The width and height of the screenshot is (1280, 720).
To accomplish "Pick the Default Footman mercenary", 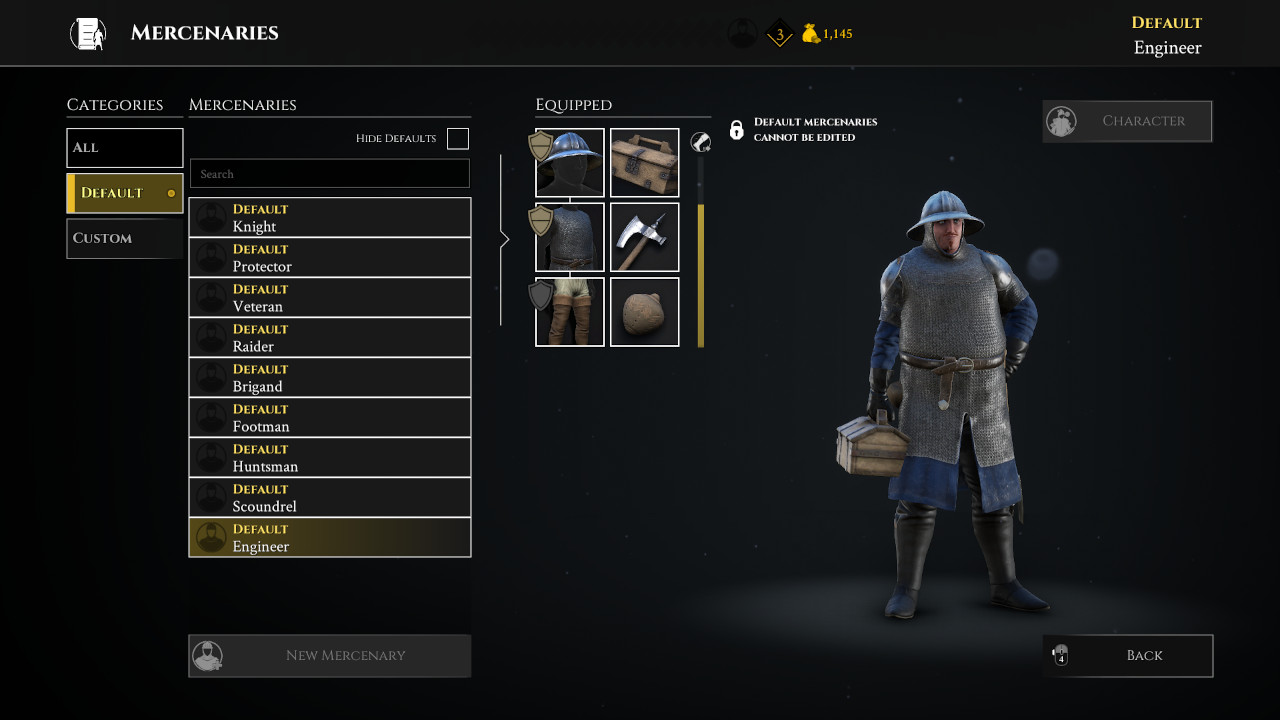I will [330, 417].
